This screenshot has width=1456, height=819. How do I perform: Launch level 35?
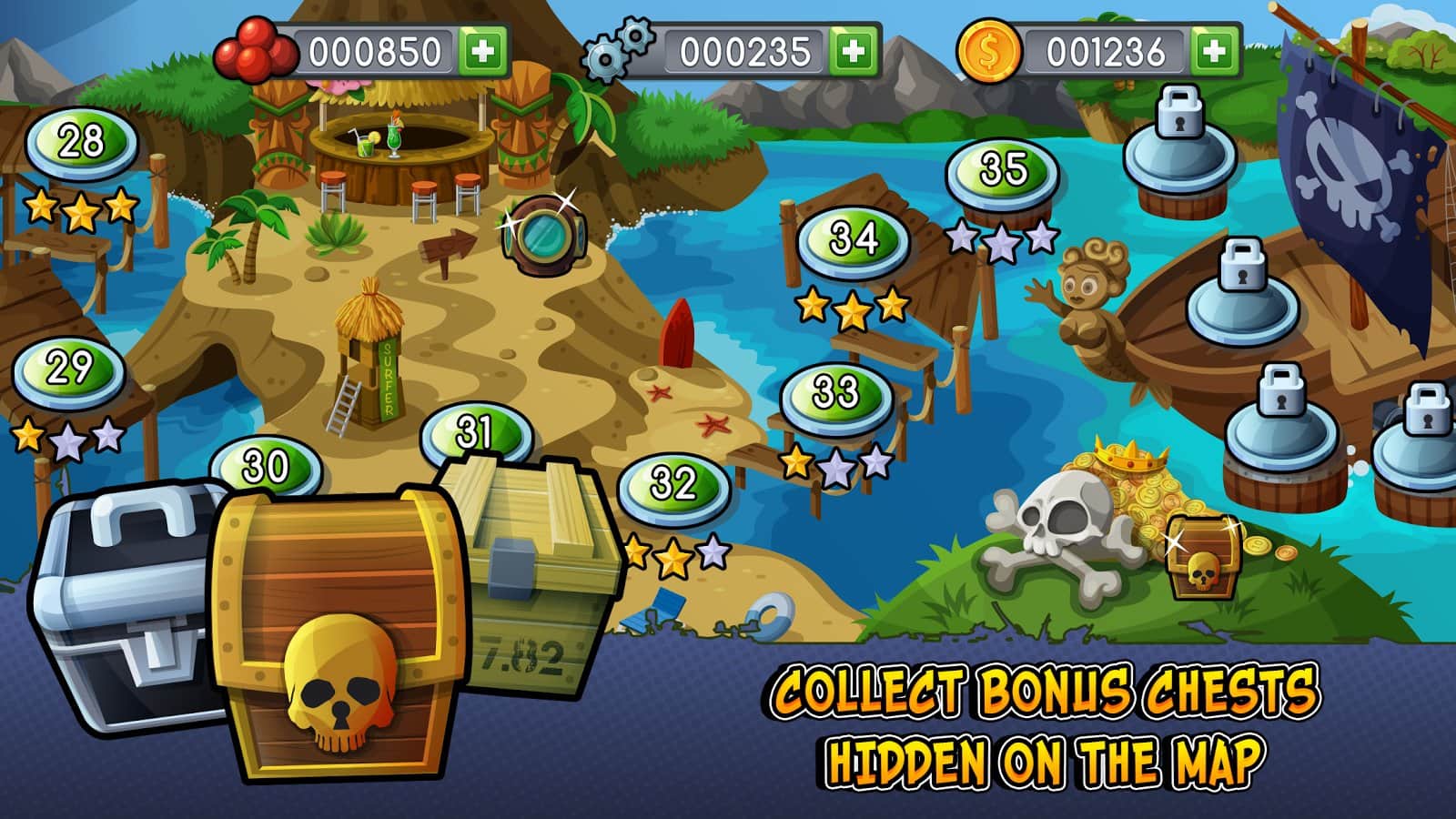click(x=1003, y=170)
